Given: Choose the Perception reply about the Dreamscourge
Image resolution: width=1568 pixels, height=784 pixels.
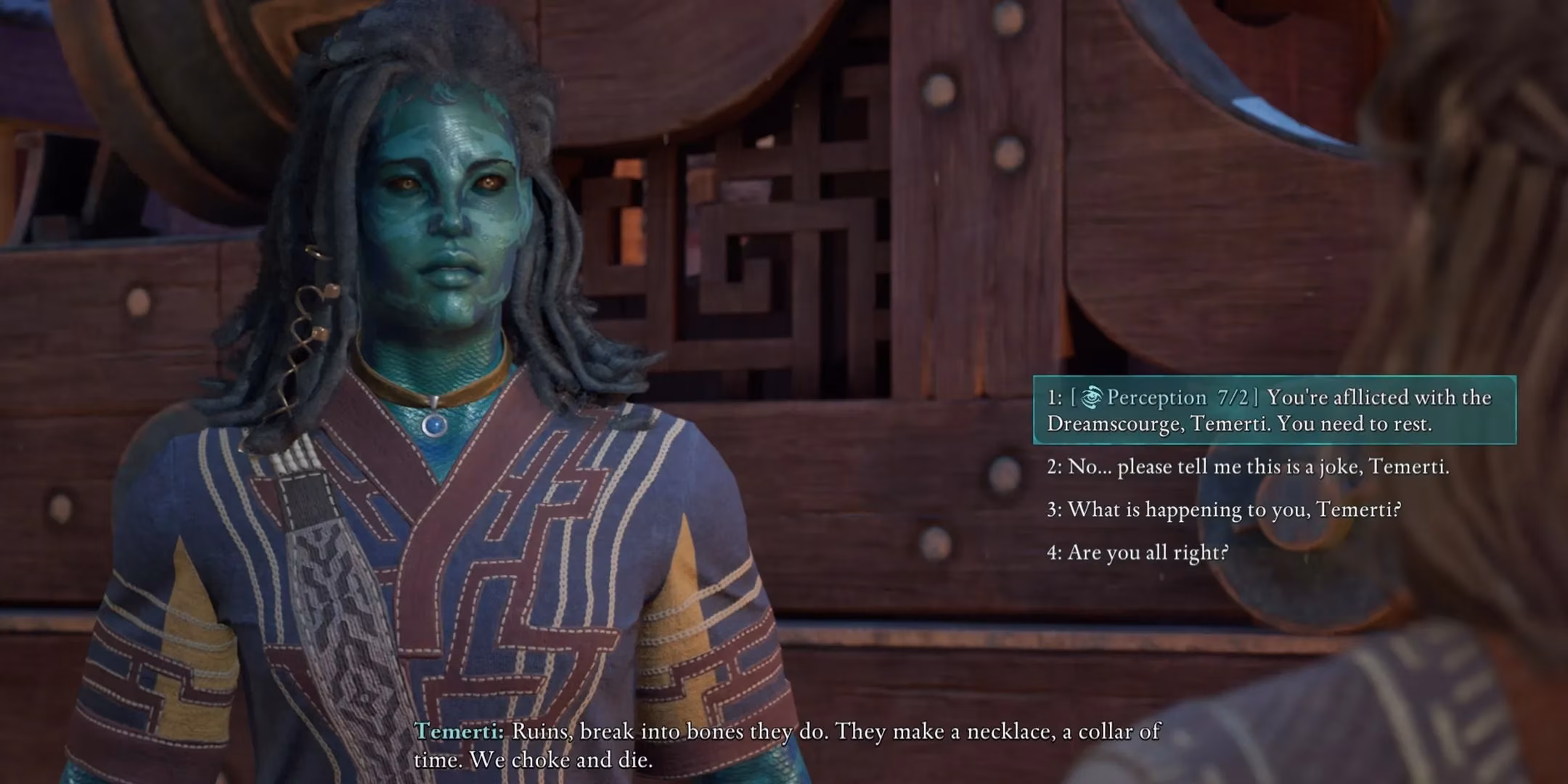Looking at the screenshot, I should (x=1274, y=410).
